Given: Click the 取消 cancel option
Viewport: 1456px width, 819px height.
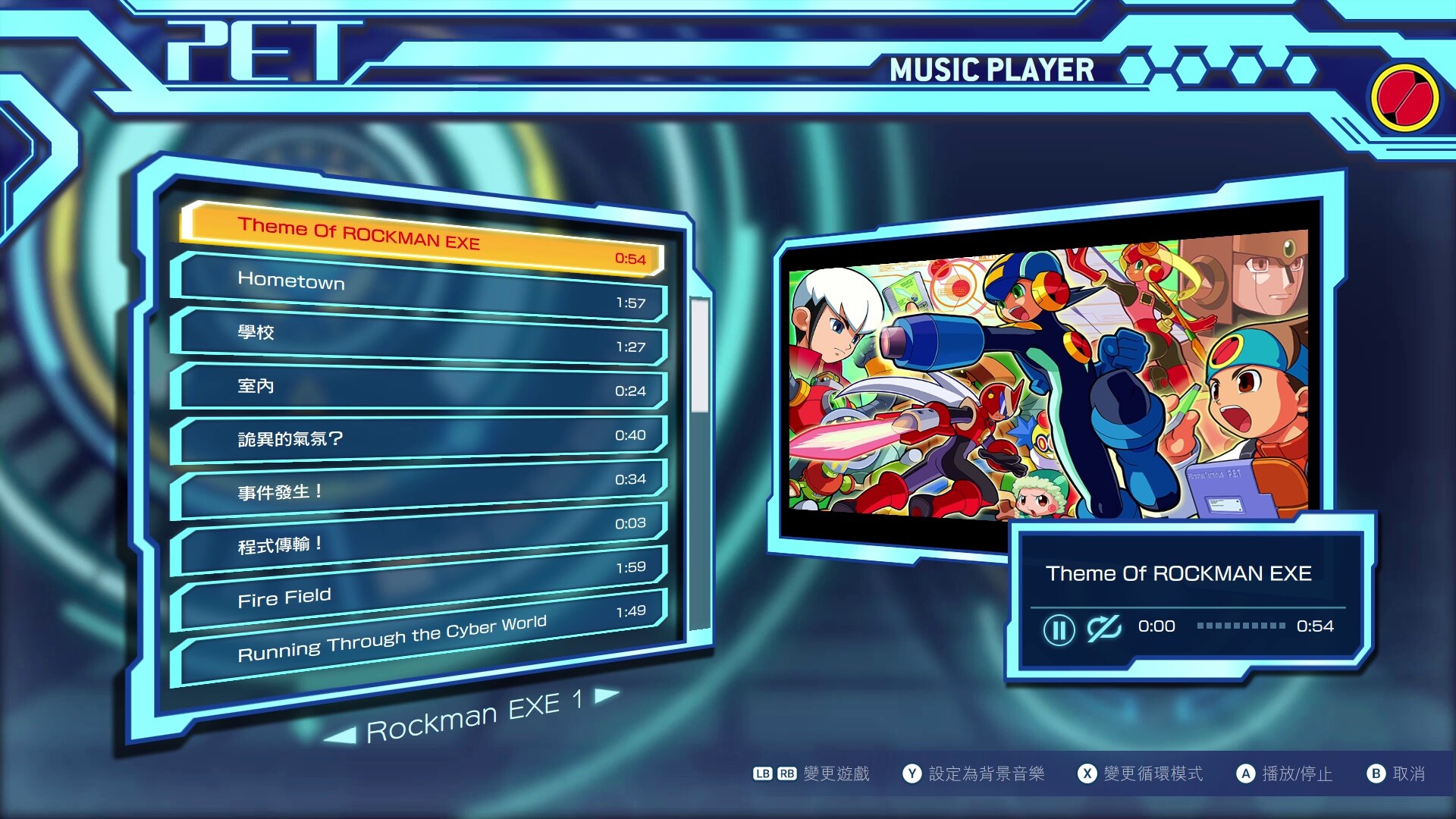Looking at the screenshot, I should coord(1396,773).
